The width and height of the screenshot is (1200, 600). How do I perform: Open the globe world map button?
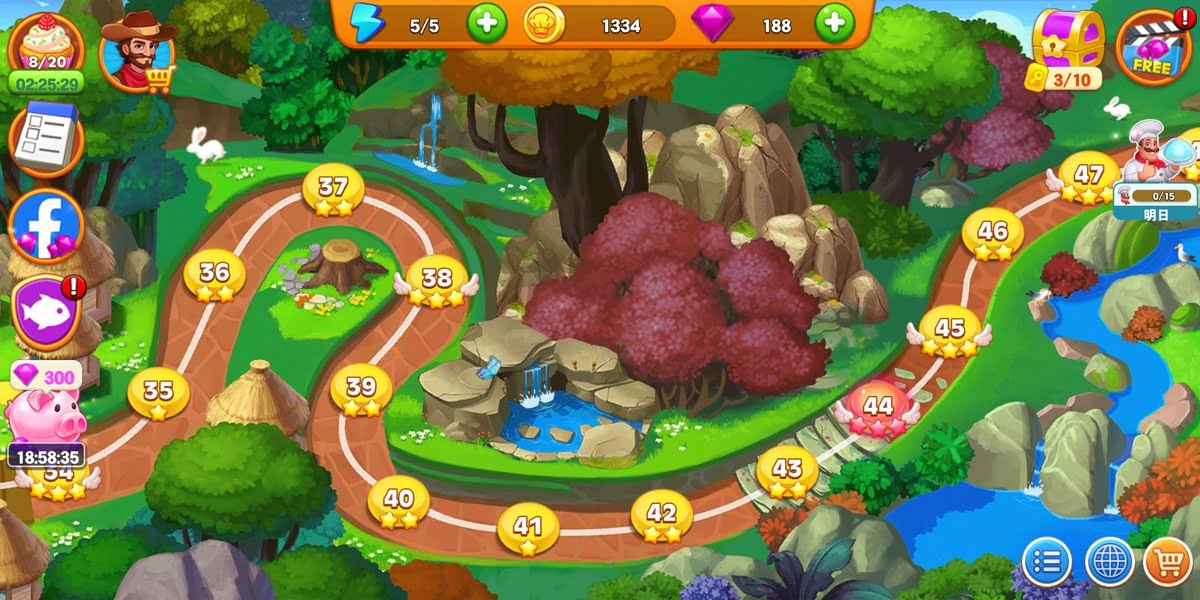point(1109,562)
